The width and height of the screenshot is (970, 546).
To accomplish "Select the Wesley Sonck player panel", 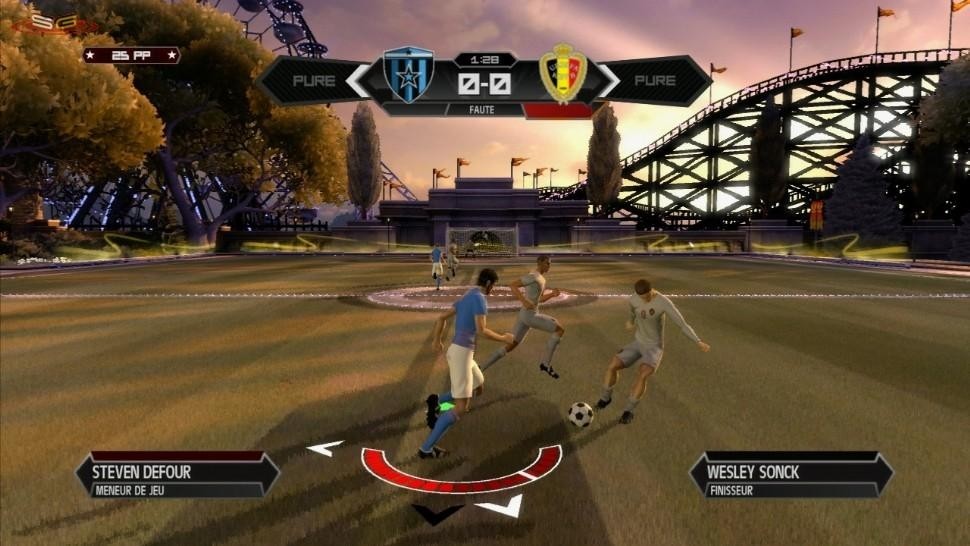I will [x=790, y=476].
